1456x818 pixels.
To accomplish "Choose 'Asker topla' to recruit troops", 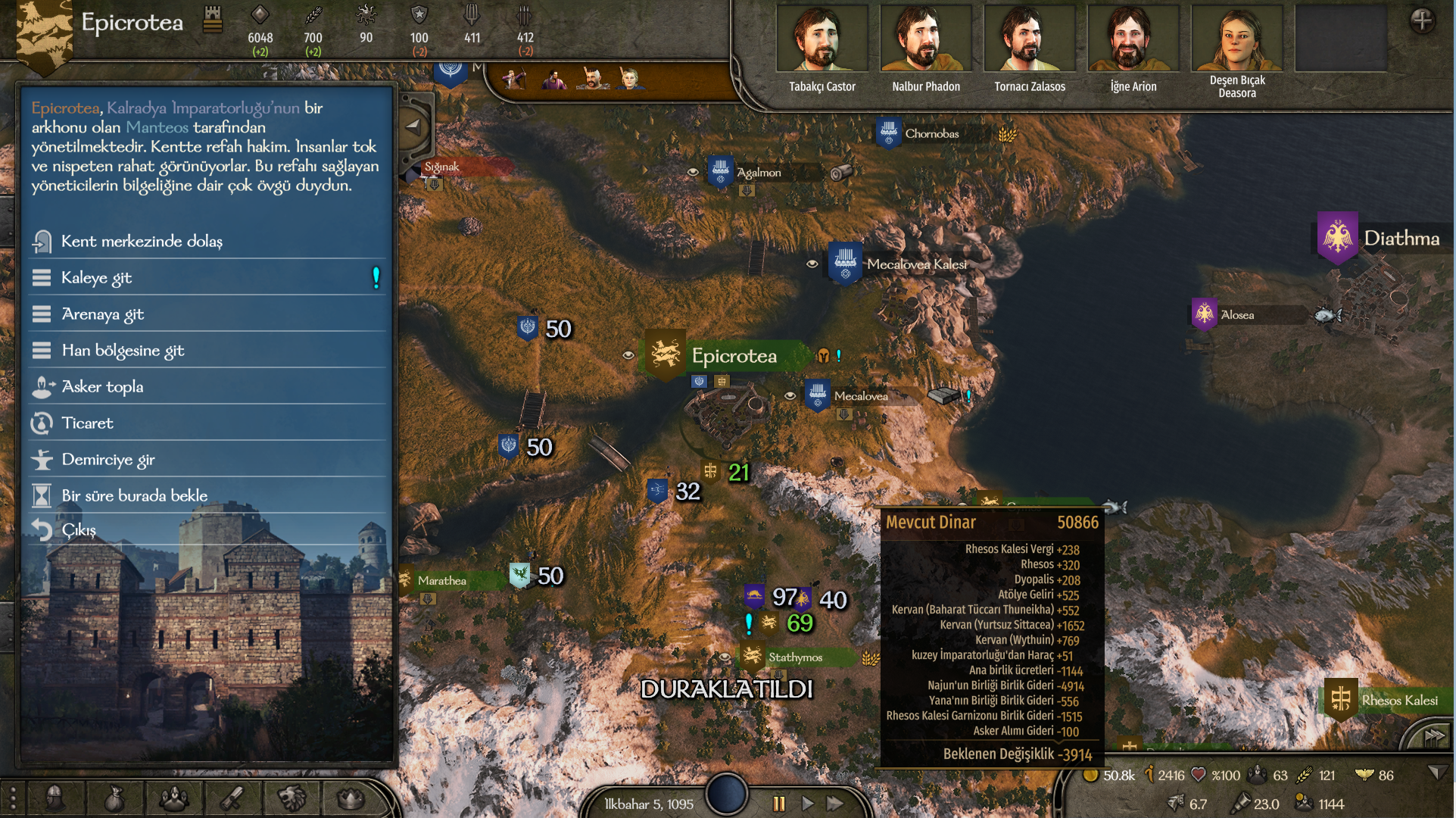I will pos(102,387).
